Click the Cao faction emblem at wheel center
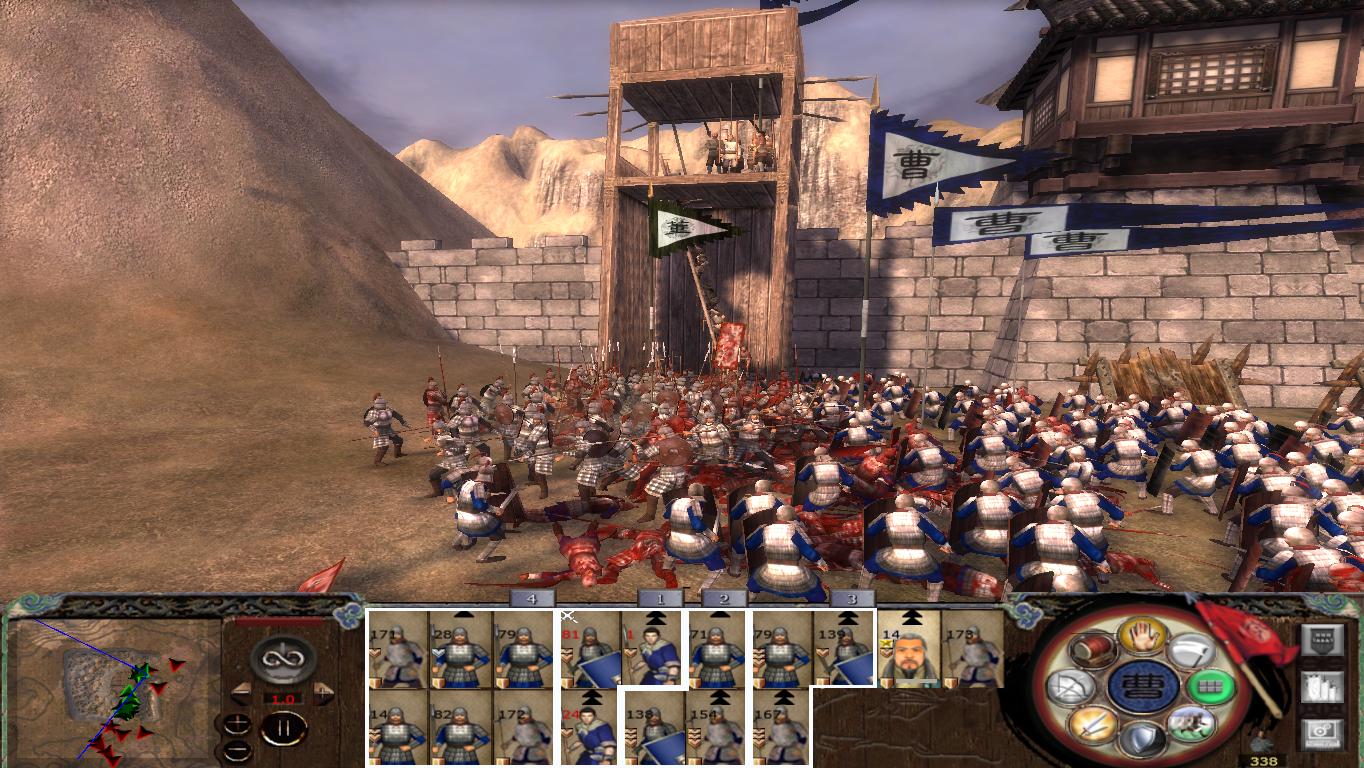The width and height of the screenshot is (1364, 768). click(x=1143, y=686)
